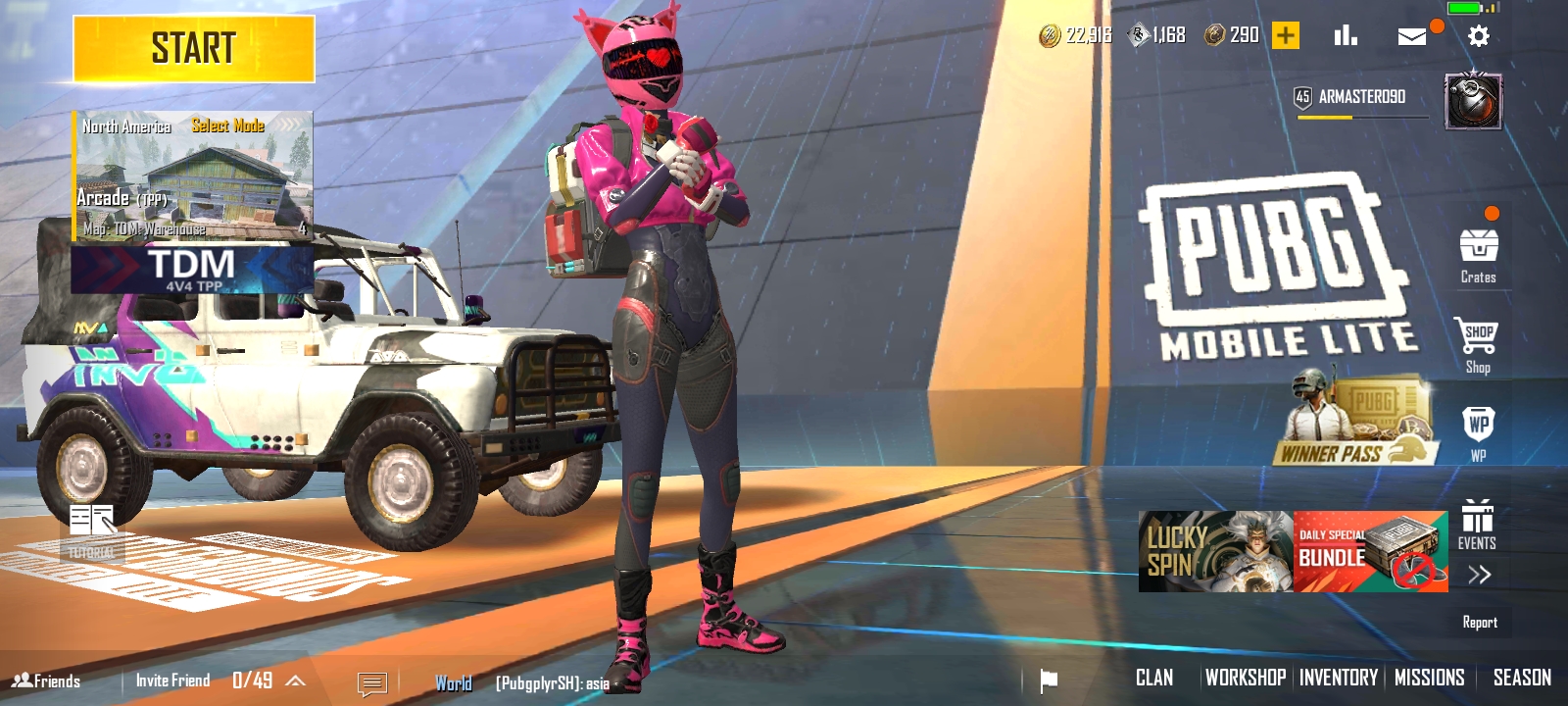The width and height of the screenshot is (1568, 706).
Task: Open the Lucky Spin banner
Action: point(1215,551)
